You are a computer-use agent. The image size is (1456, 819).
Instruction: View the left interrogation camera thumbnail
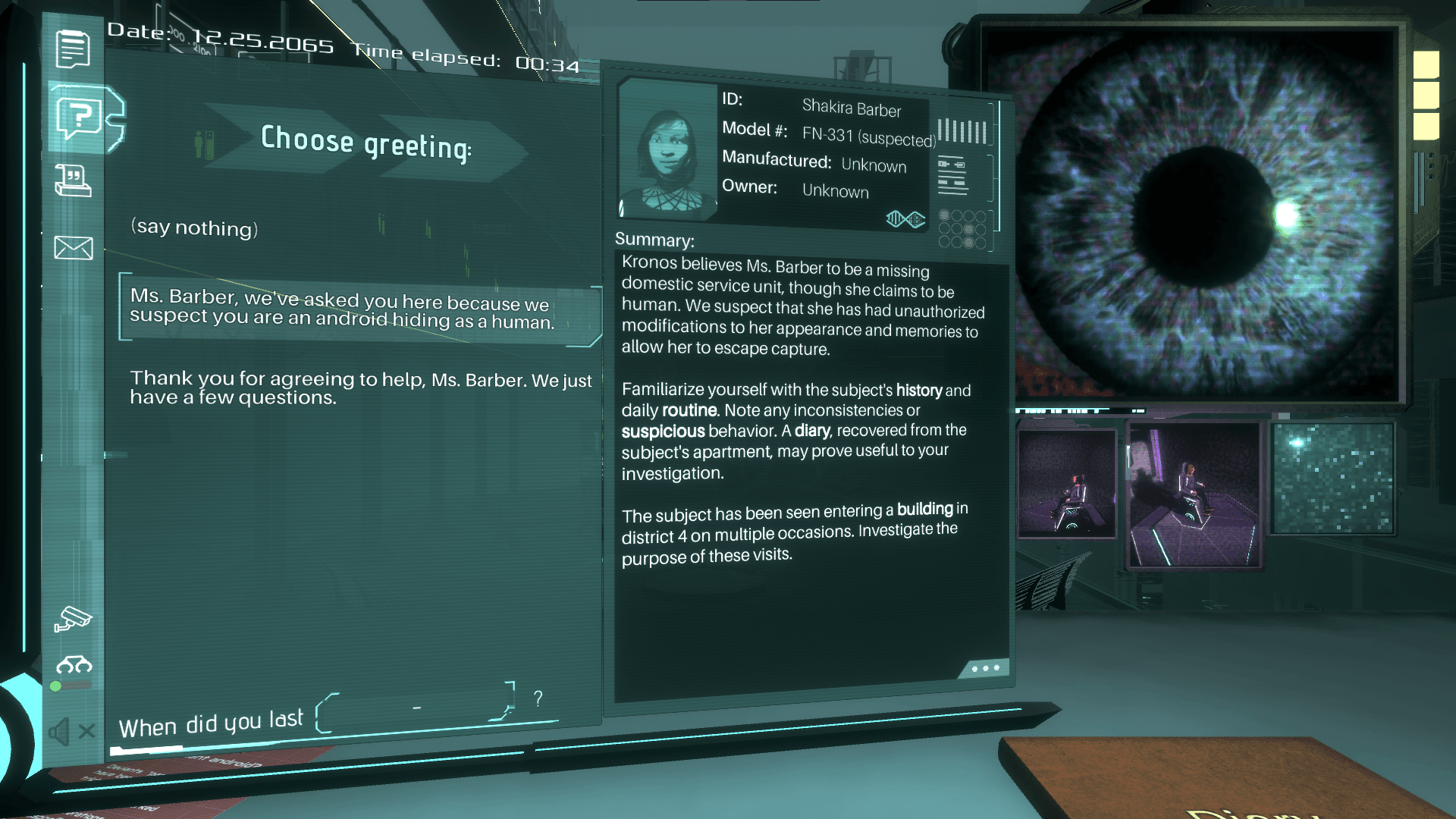click(x=1066, y=483)
